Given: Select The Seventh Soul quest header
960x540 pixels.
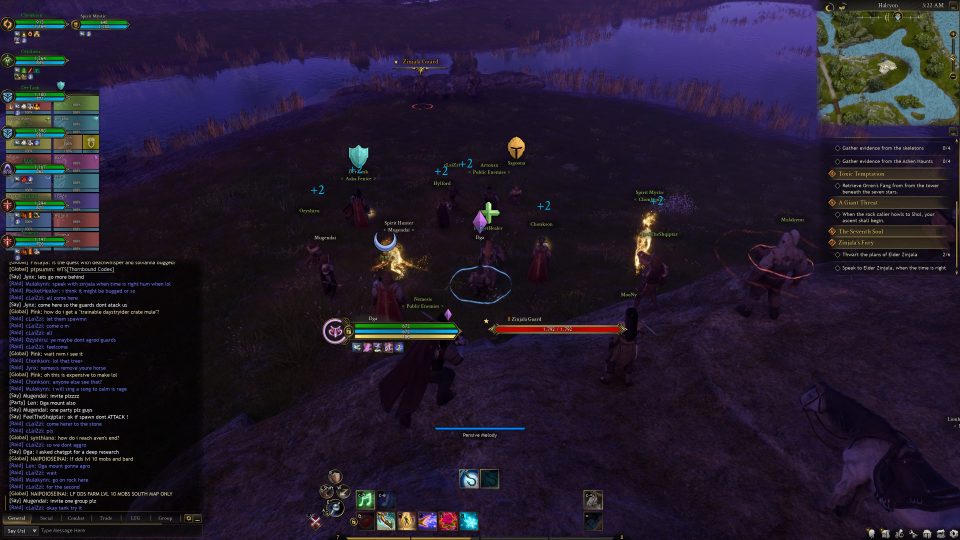Looking at the screenshot, I should tap(861, 231).
